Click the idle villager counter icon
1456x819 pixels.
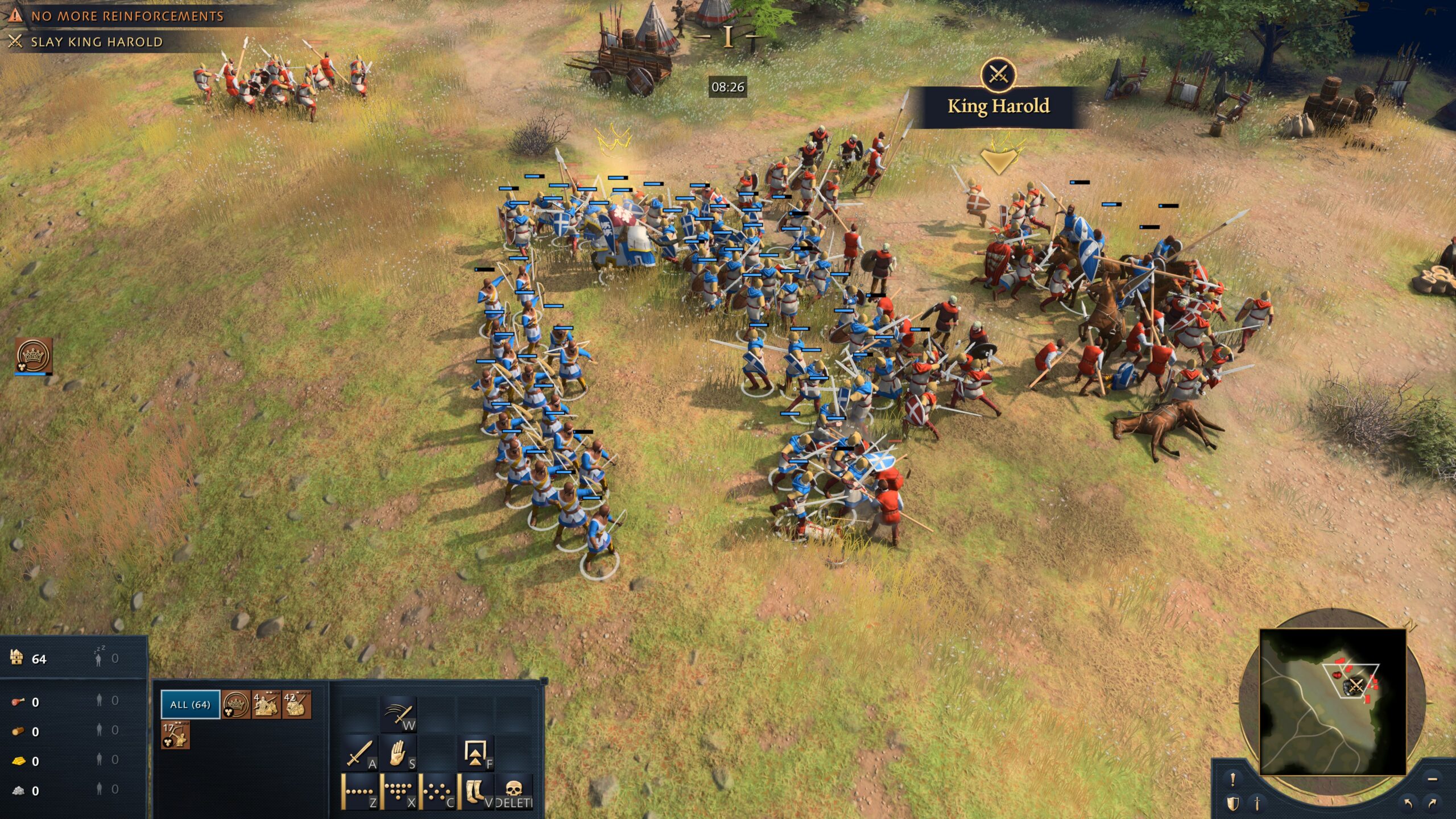click(x=99, y=659)
